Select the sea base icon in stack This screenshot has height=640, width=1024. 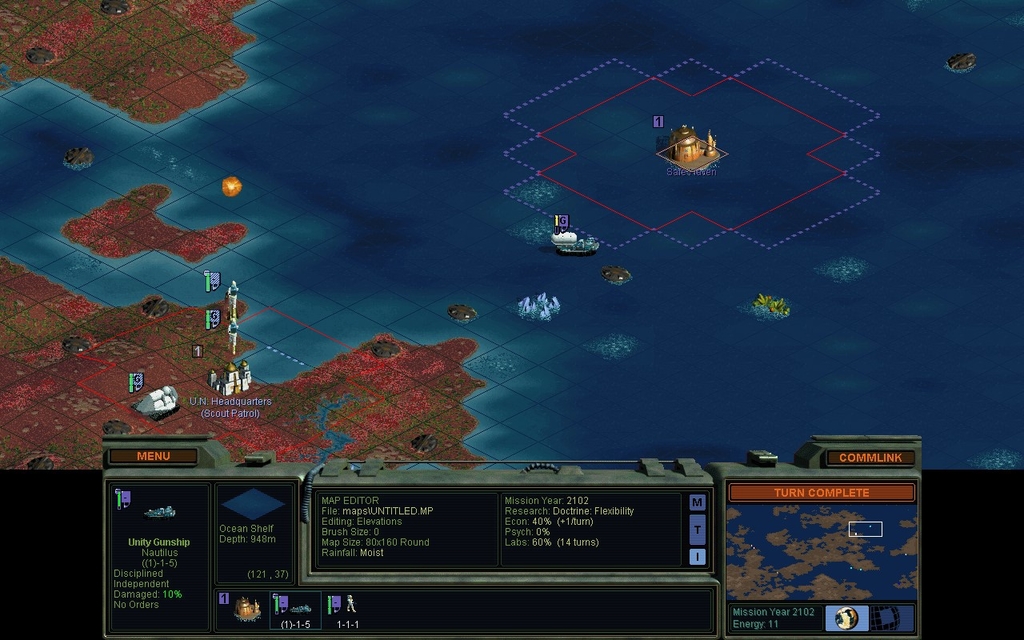[x=244, y=607]
